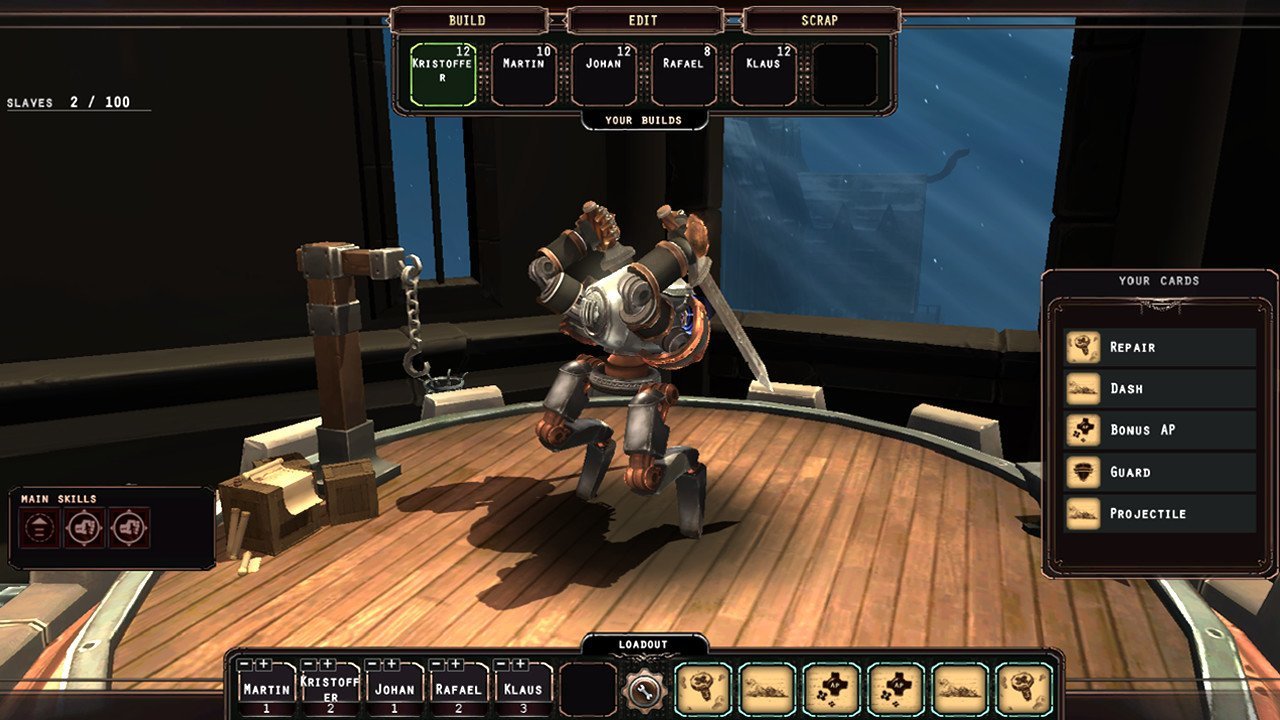
Task: Select the Kristoffer slot in the loadout bar
Action: tap(330, 690)
